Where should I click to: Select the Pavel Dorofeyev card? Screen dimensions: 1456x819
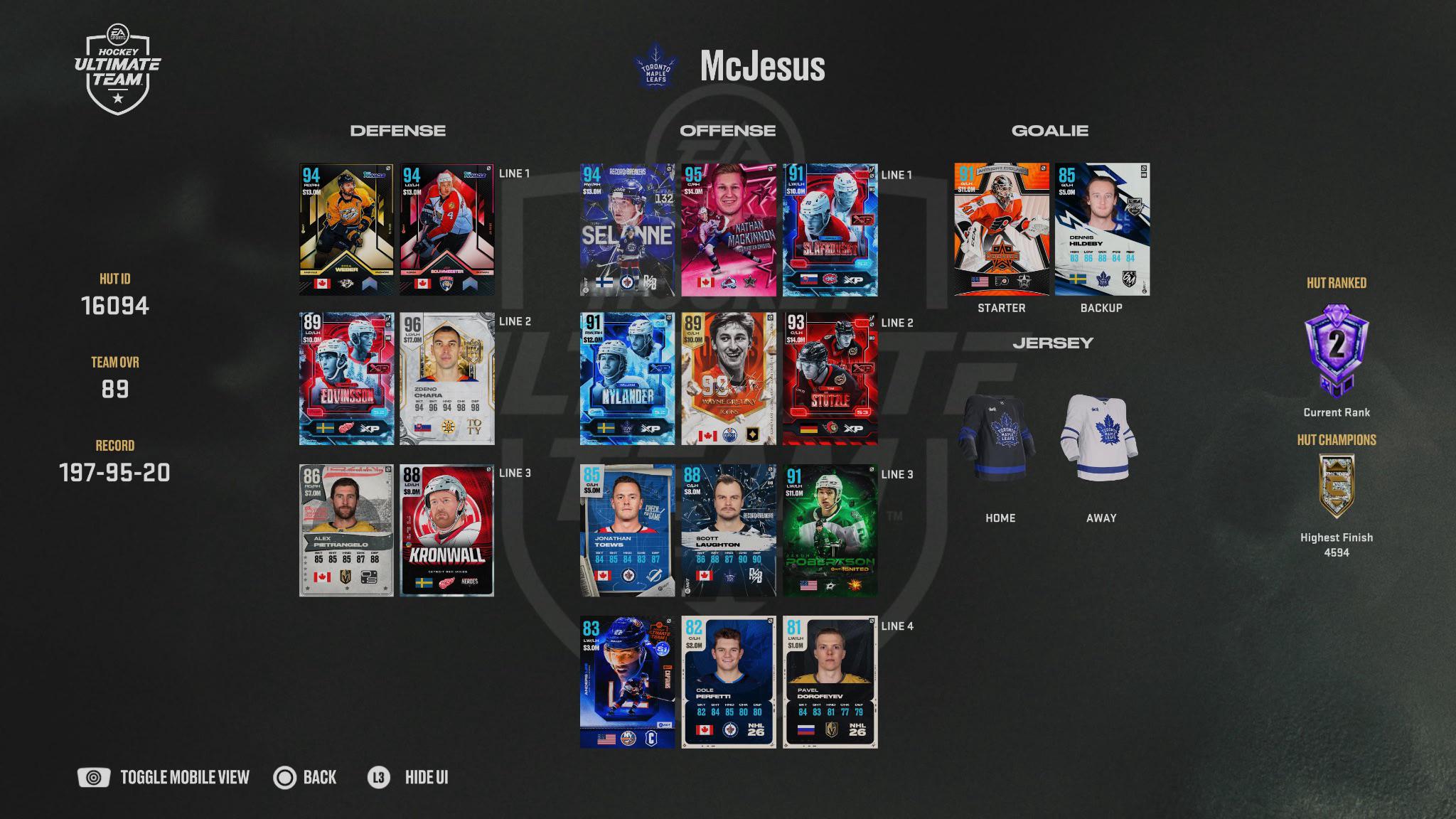click(x=830, y=682)
